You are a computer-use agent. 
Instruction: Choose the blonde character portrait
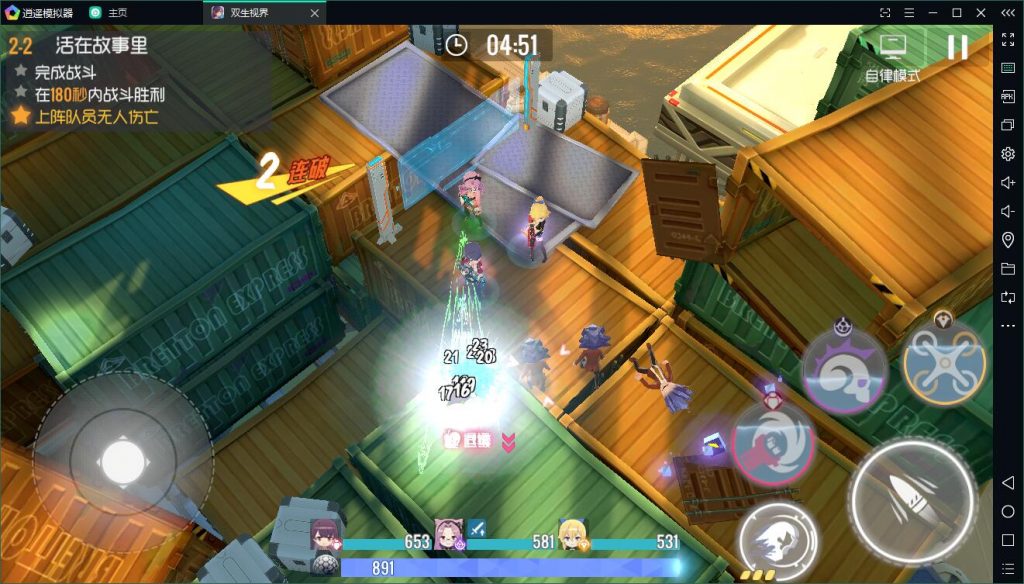pos(572,535)
